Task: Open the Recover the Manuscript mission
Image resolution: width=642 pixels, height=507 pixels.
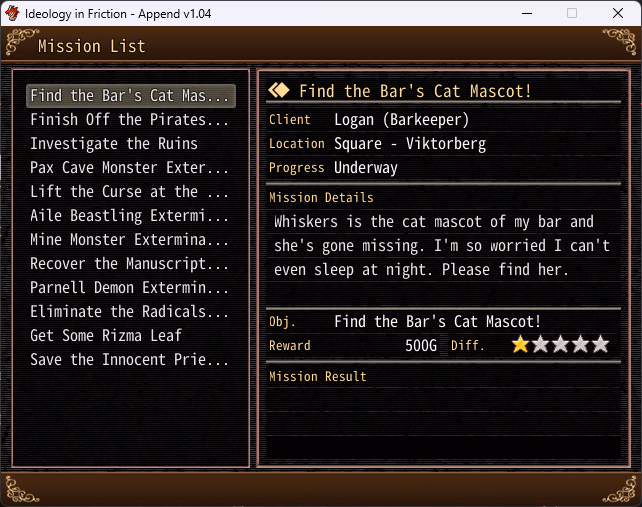Action: [x=130, y=264]
